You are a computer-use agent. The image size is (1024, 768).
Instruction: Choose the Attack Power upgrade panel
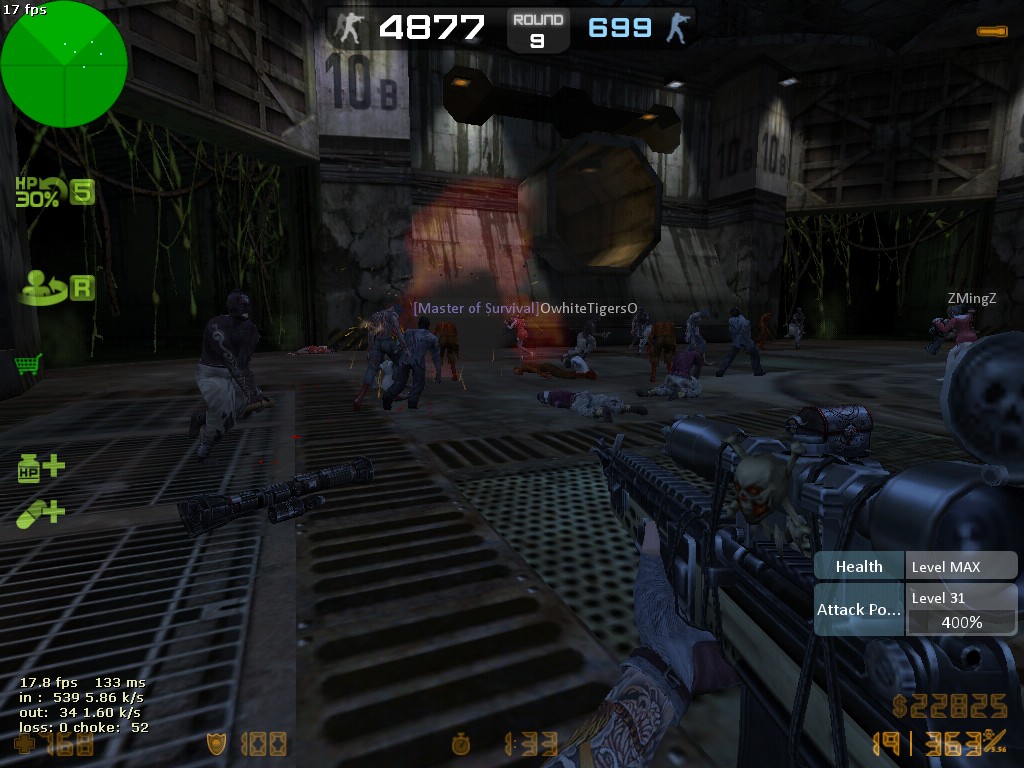pos(915,609)
